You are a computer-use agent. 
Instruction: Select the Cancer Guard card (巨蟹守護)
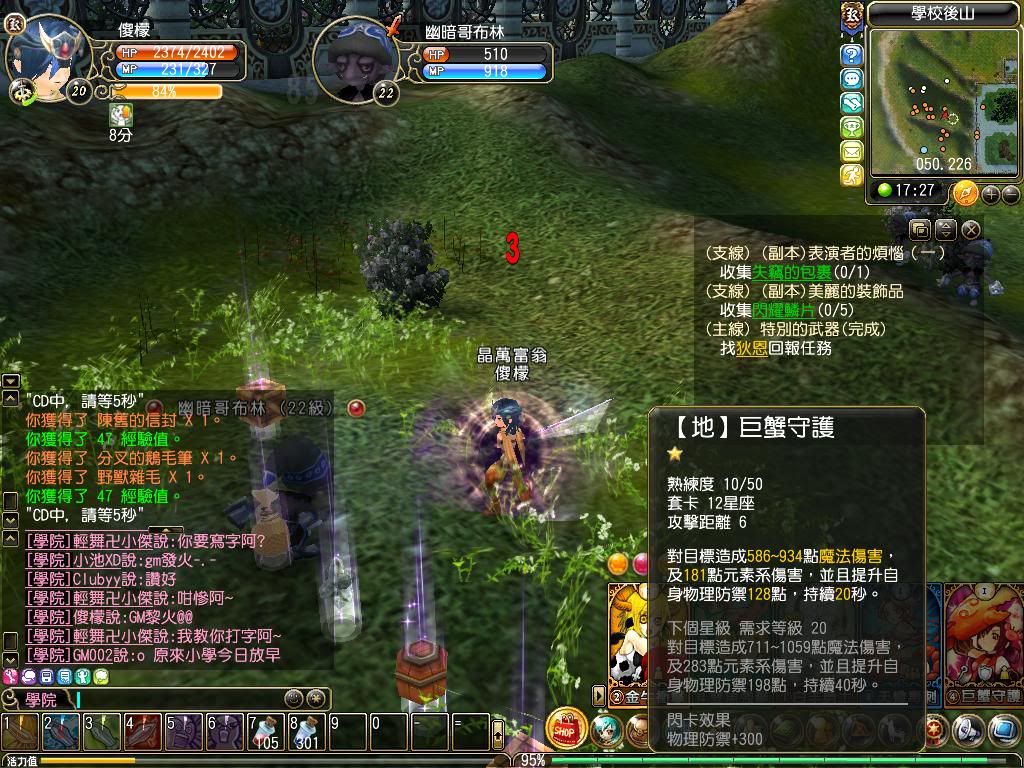984,640
